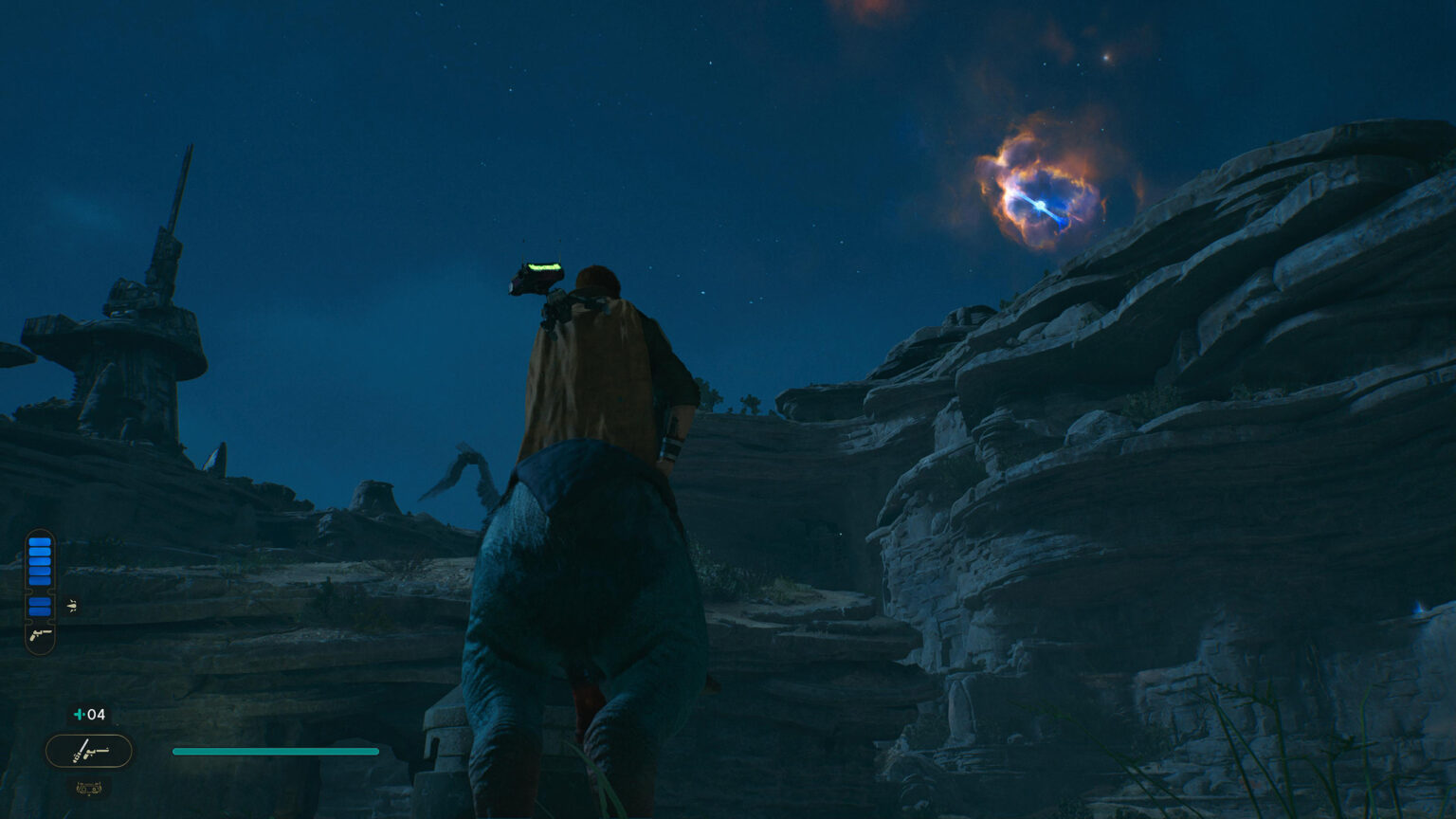
Task: Toggle the dimmed middle segment of the Force bar
Action: pos(40,581)
